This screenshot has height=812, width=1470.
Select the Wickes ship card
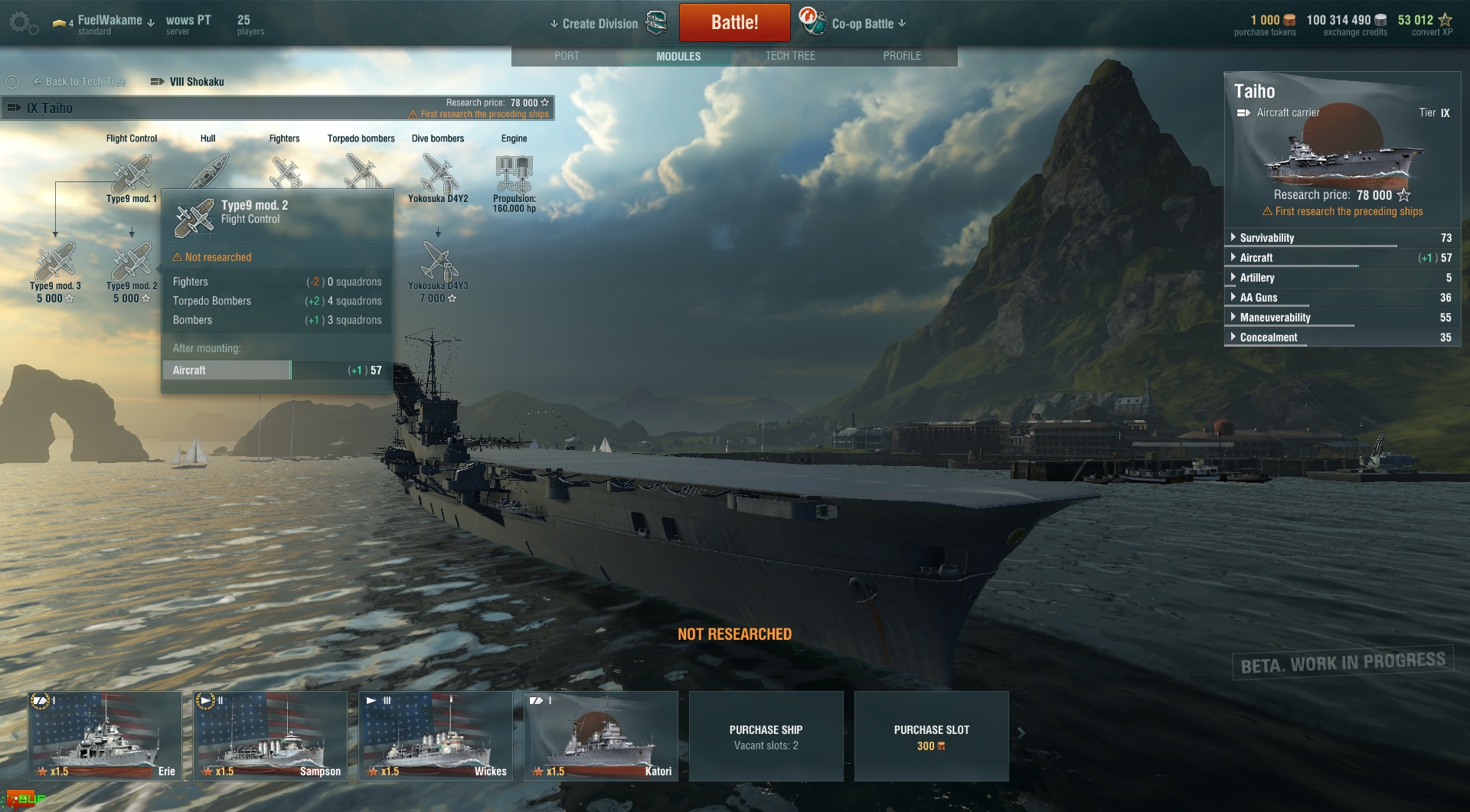436,735
